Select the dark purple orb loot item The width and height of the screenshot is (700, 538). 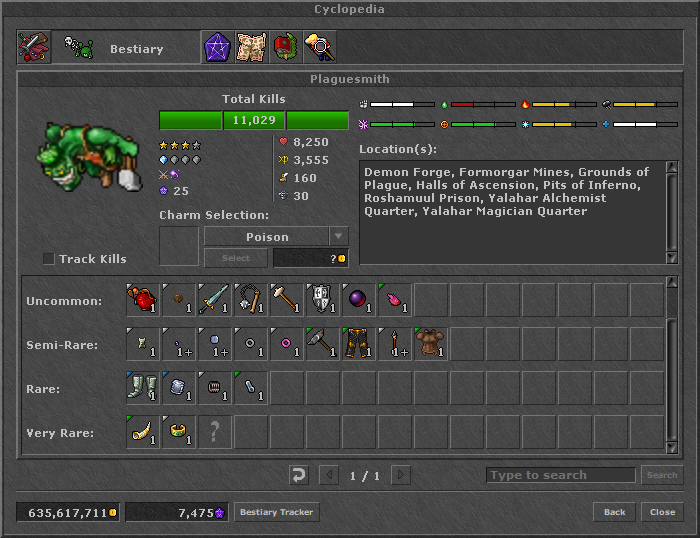[x=359, y=300]
